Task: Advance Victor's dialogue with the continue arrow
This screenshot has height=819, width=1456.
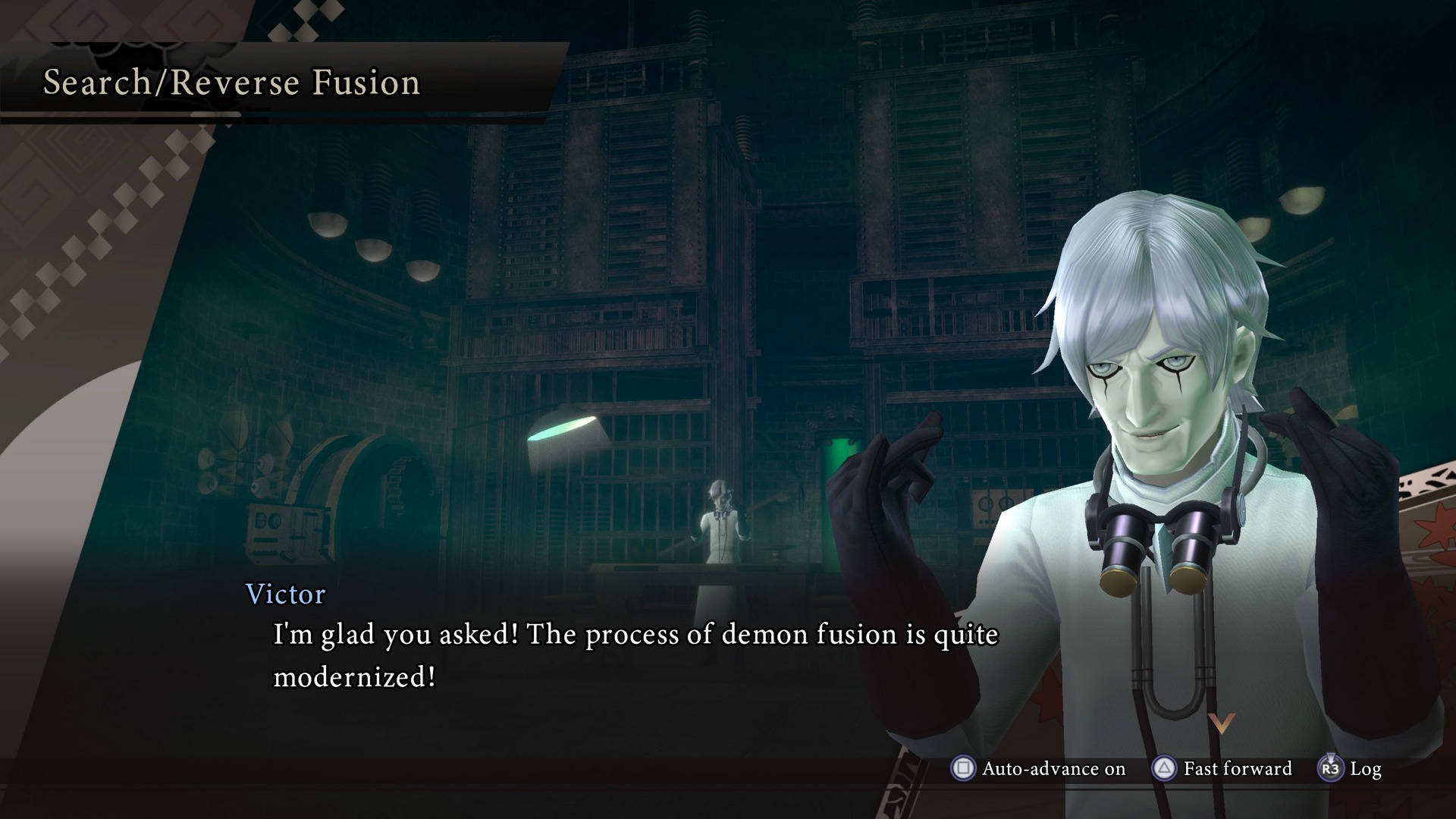Action: 1221,723
